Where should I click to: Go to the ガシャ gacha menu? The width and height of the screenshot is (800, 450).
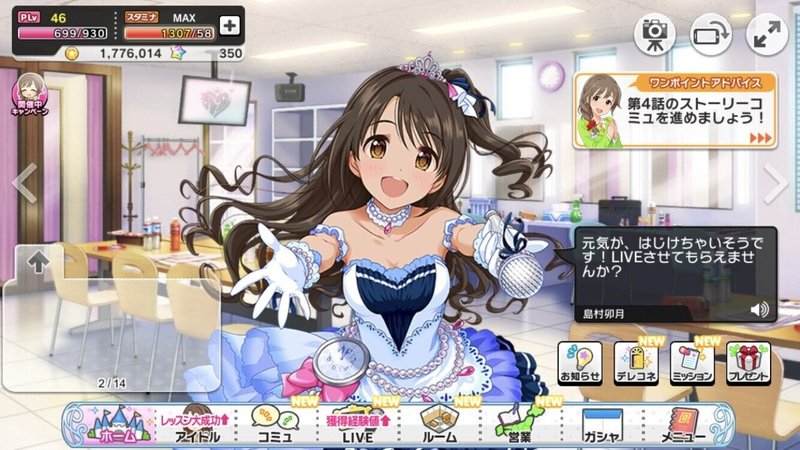[x=602, y=424]
